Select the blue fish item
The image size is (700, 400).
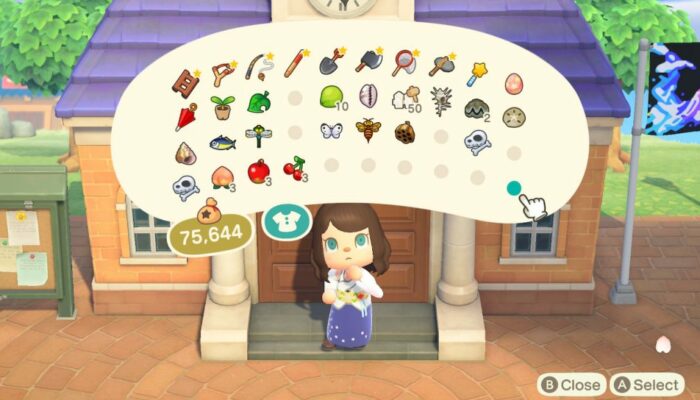click(222, 143)
